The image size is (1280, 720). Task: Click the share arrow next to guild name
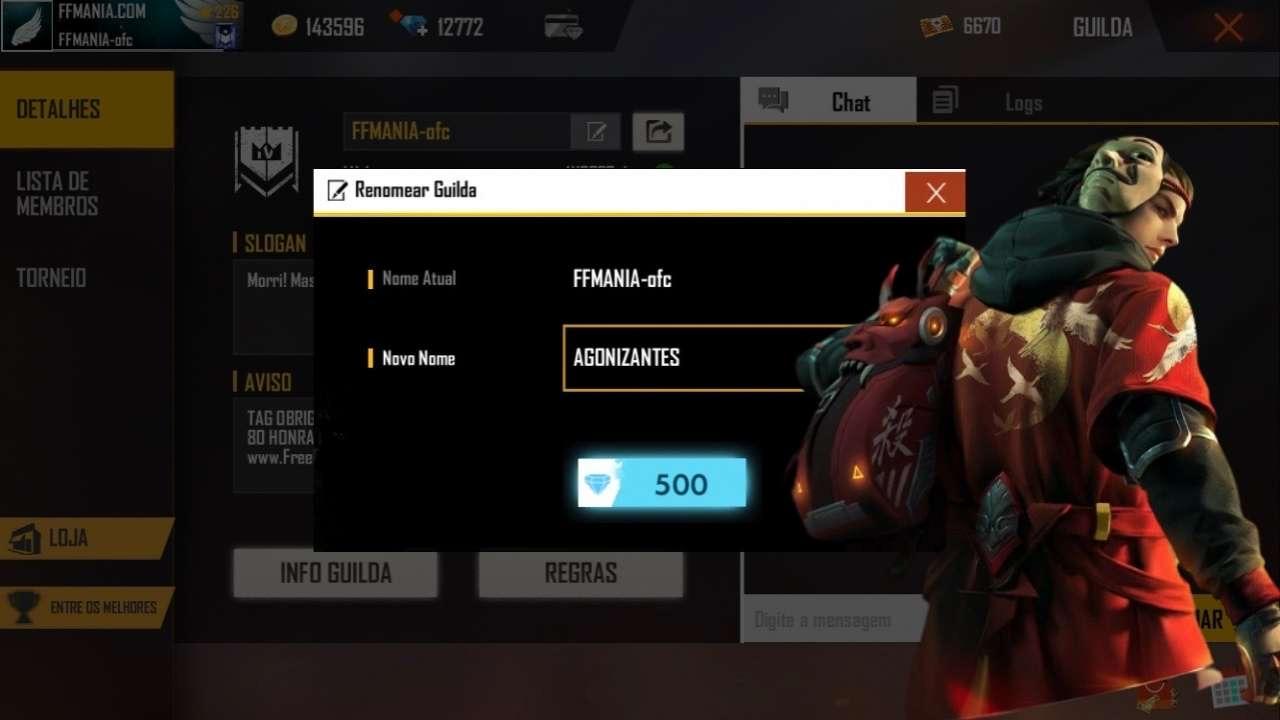(657, 131)
